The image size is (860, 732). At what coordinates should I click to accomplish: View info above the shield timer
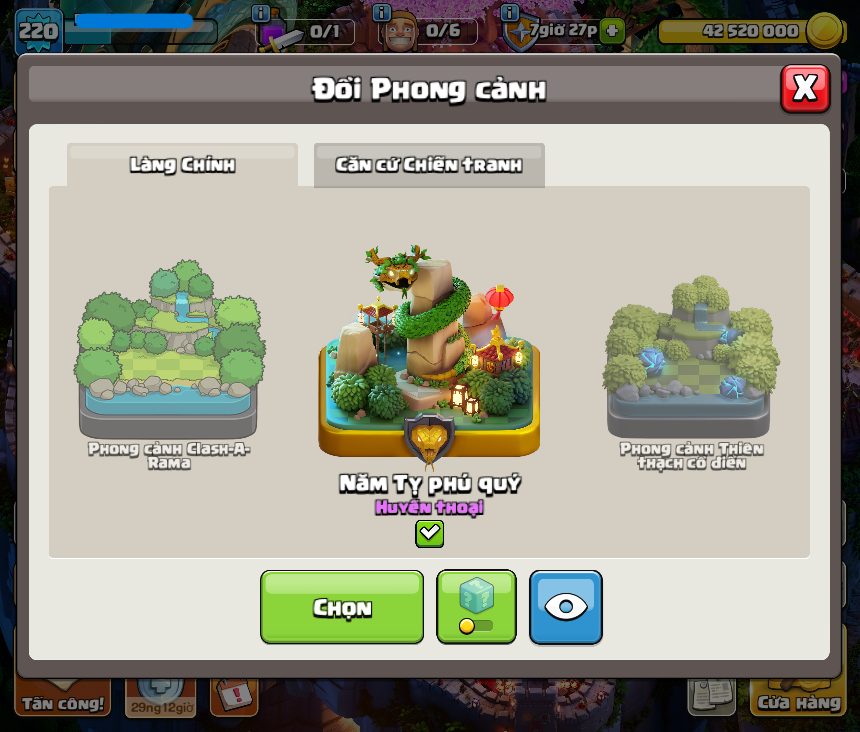[510, 13]
